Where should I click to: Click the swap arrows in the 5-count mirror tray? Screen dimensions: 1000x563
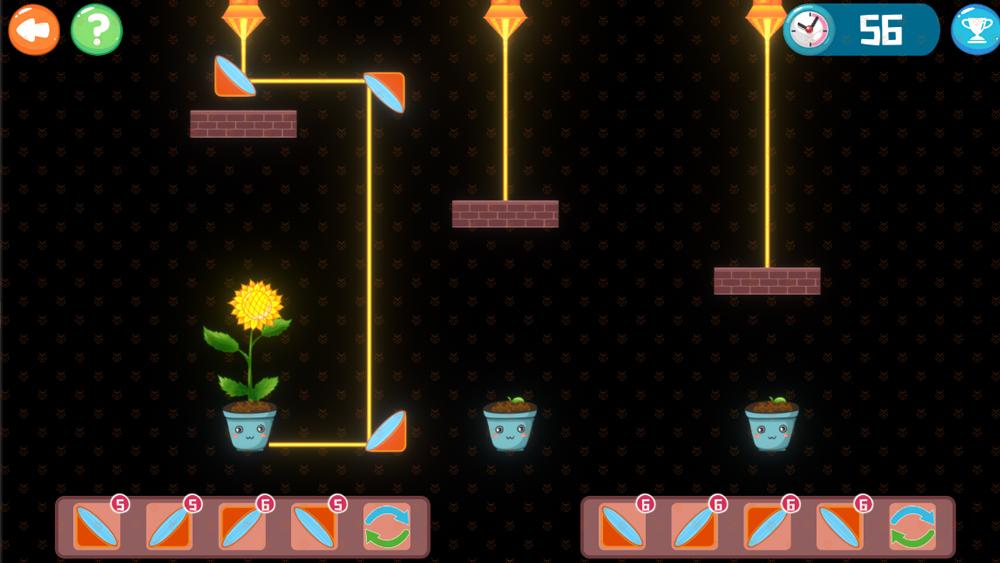[386, 526]
